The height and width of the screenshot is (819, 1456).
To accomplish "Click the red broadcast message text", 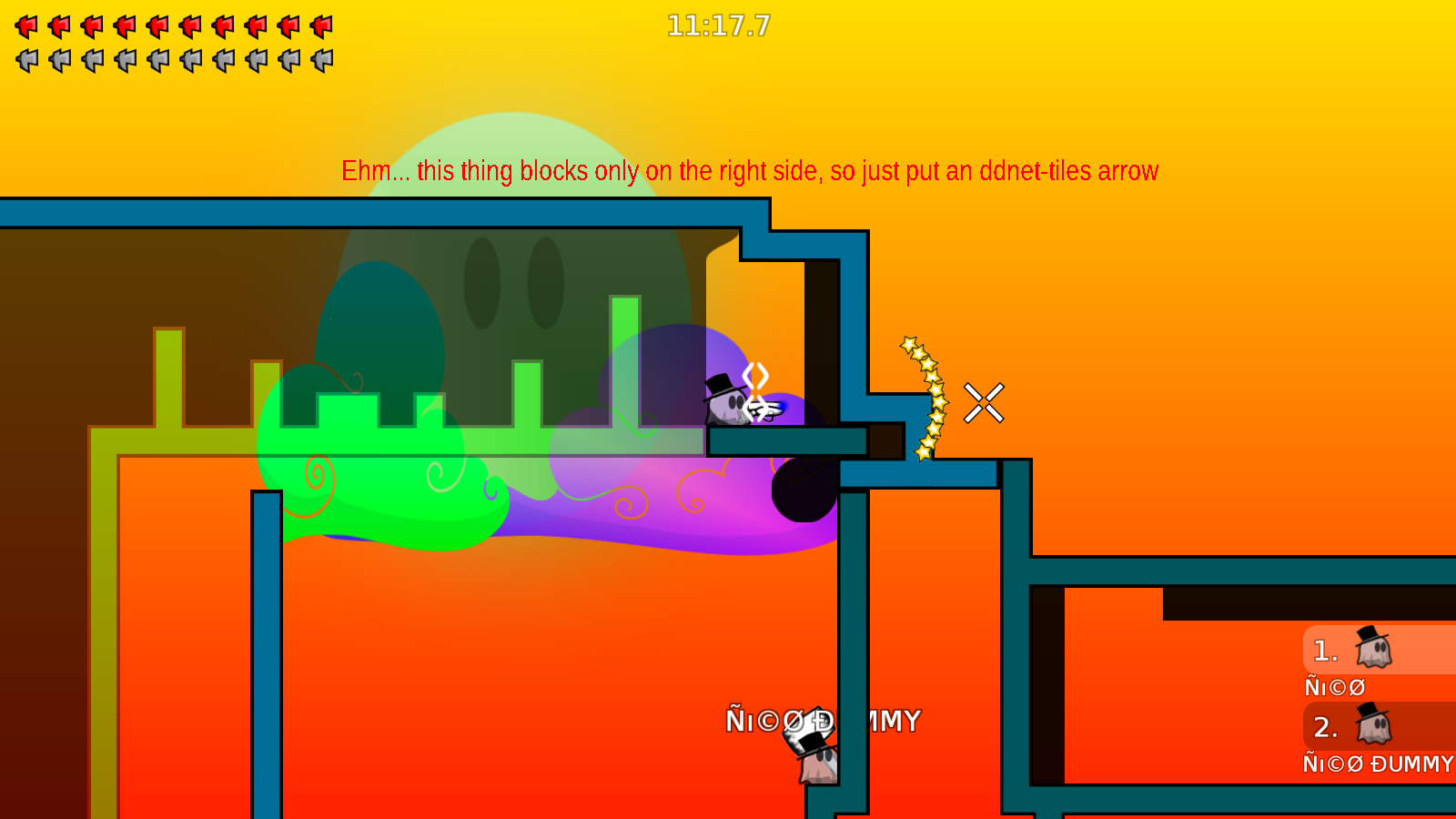I will tap(750, 170).
